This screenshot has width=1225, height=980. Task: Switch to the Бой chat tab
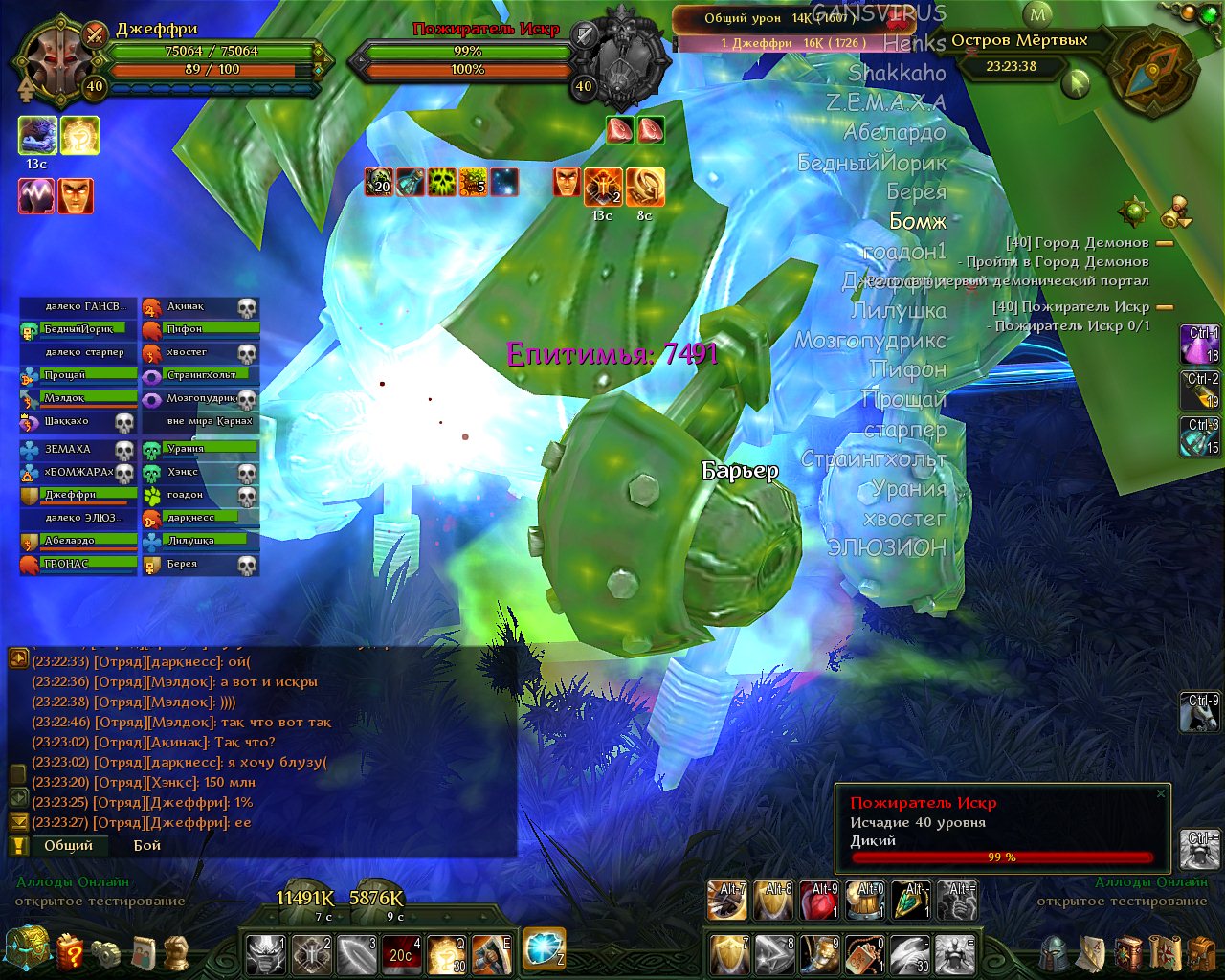tap(146, 845)
